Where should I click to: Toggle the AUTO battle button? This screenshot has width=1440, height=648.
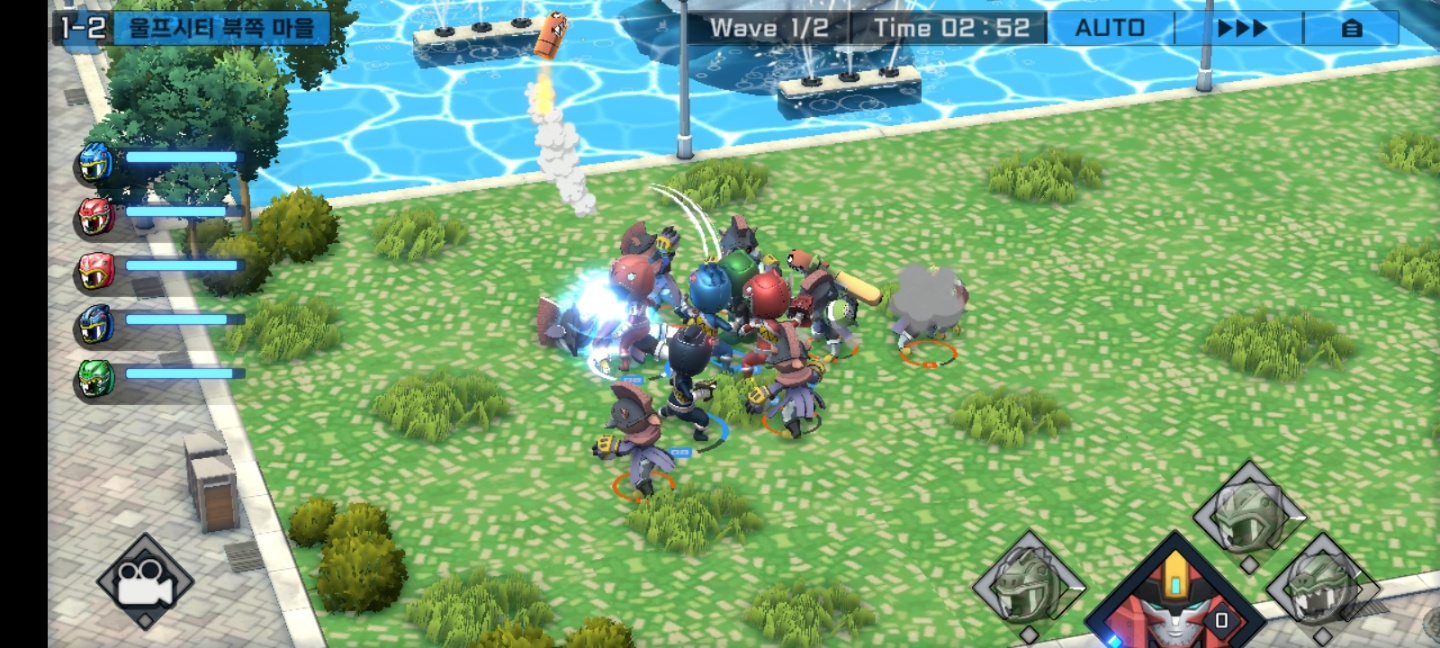(1110, 28)
